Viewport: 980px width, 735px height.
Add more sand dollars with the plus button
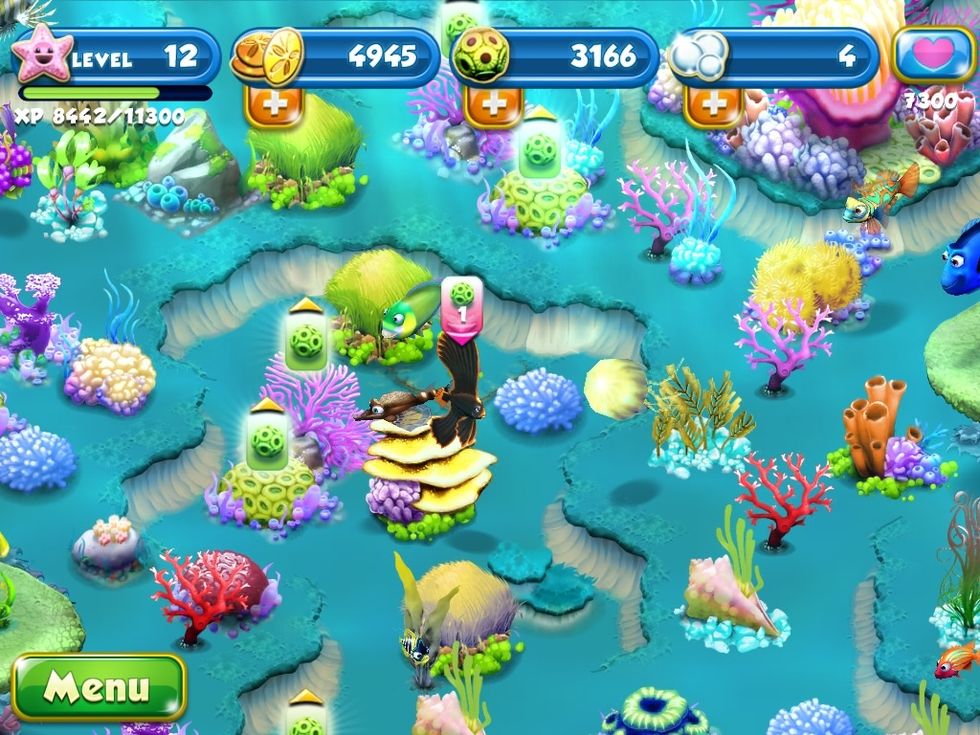point(268,105)
